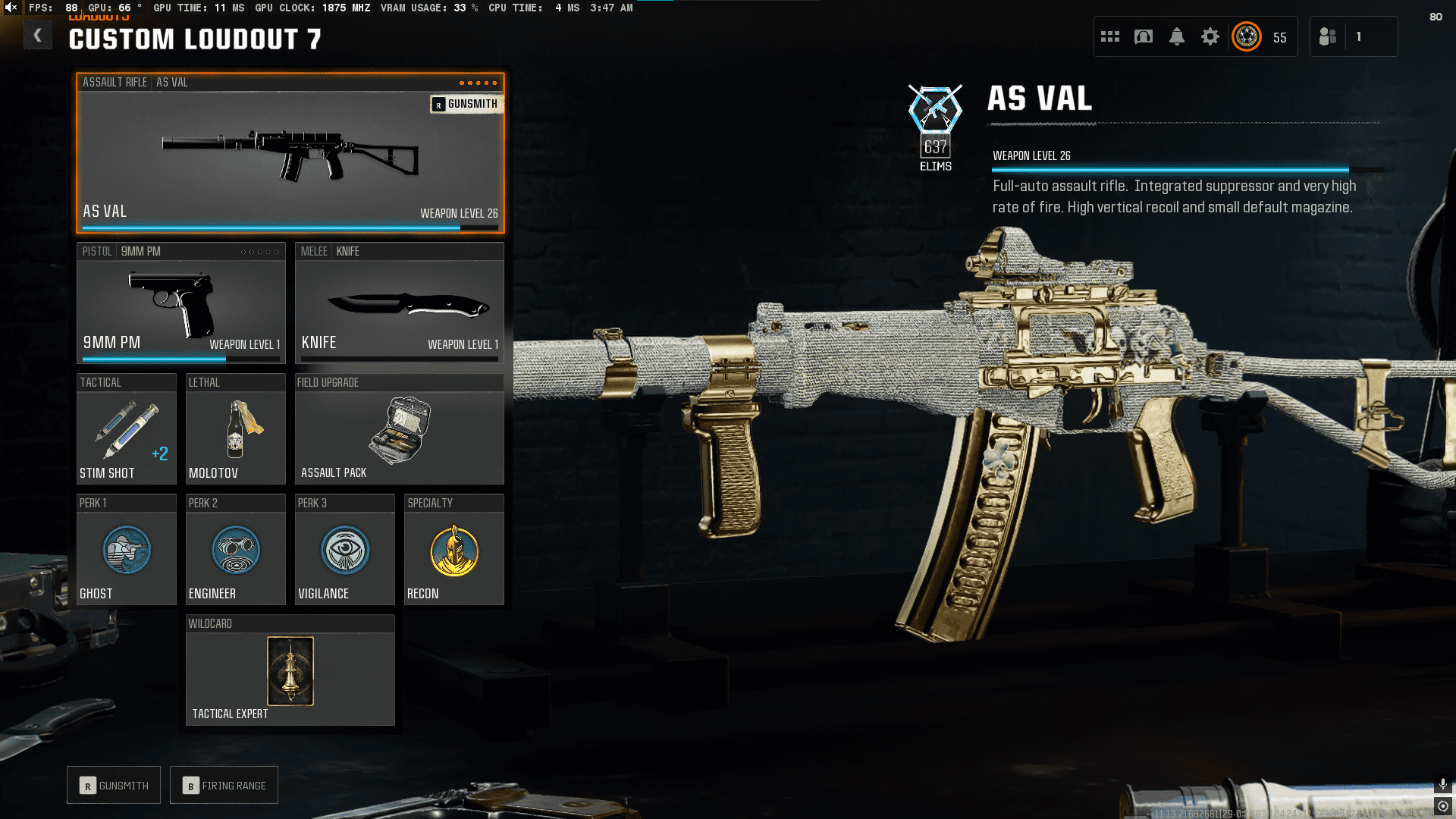Screen dimensions: 1456x819
Task: Change the Engineer perk 2 slot
Action: click(235, 551)
